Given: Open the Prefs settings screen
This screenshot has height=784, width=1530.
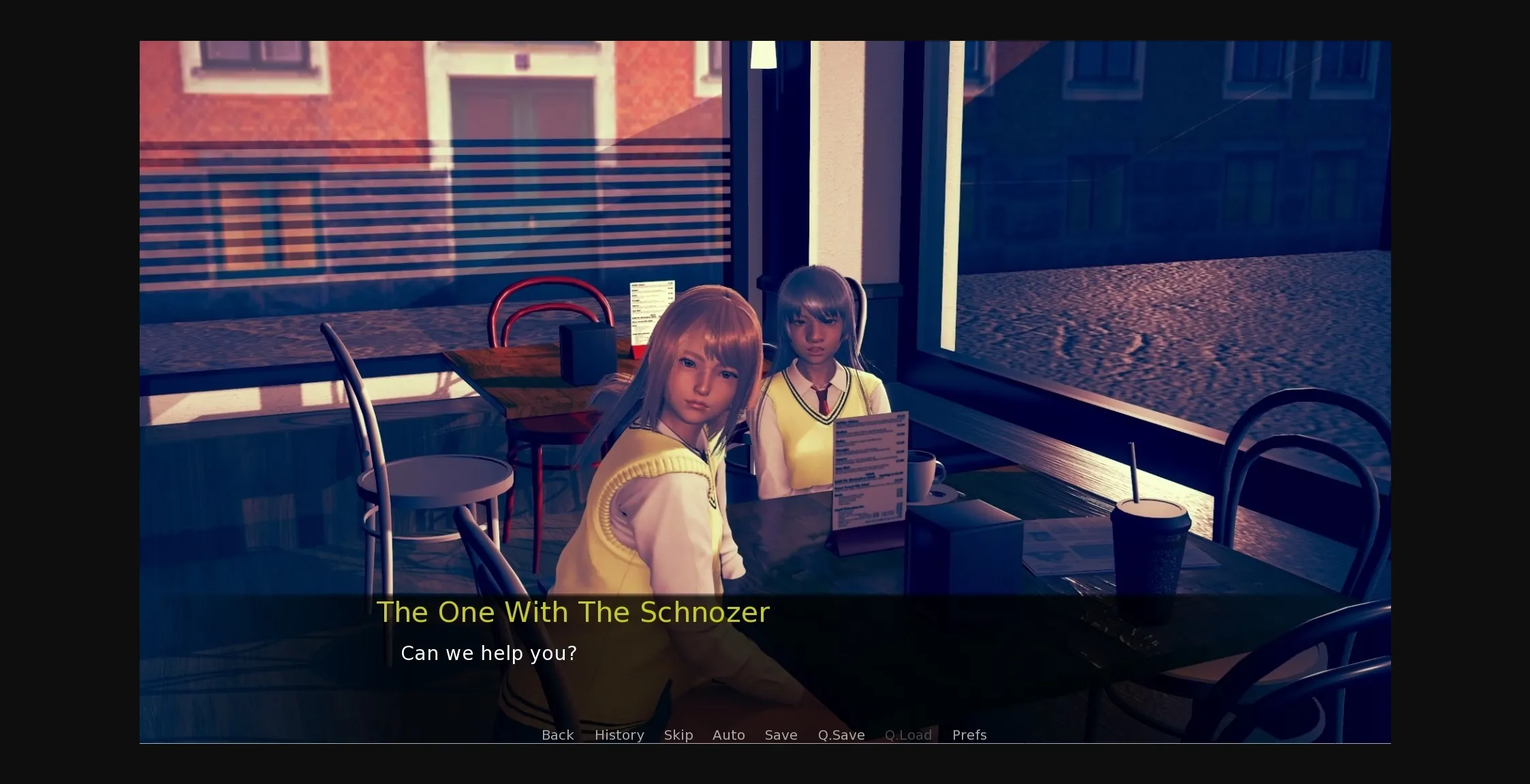Looking at the screenshot, I should (968, 735).
